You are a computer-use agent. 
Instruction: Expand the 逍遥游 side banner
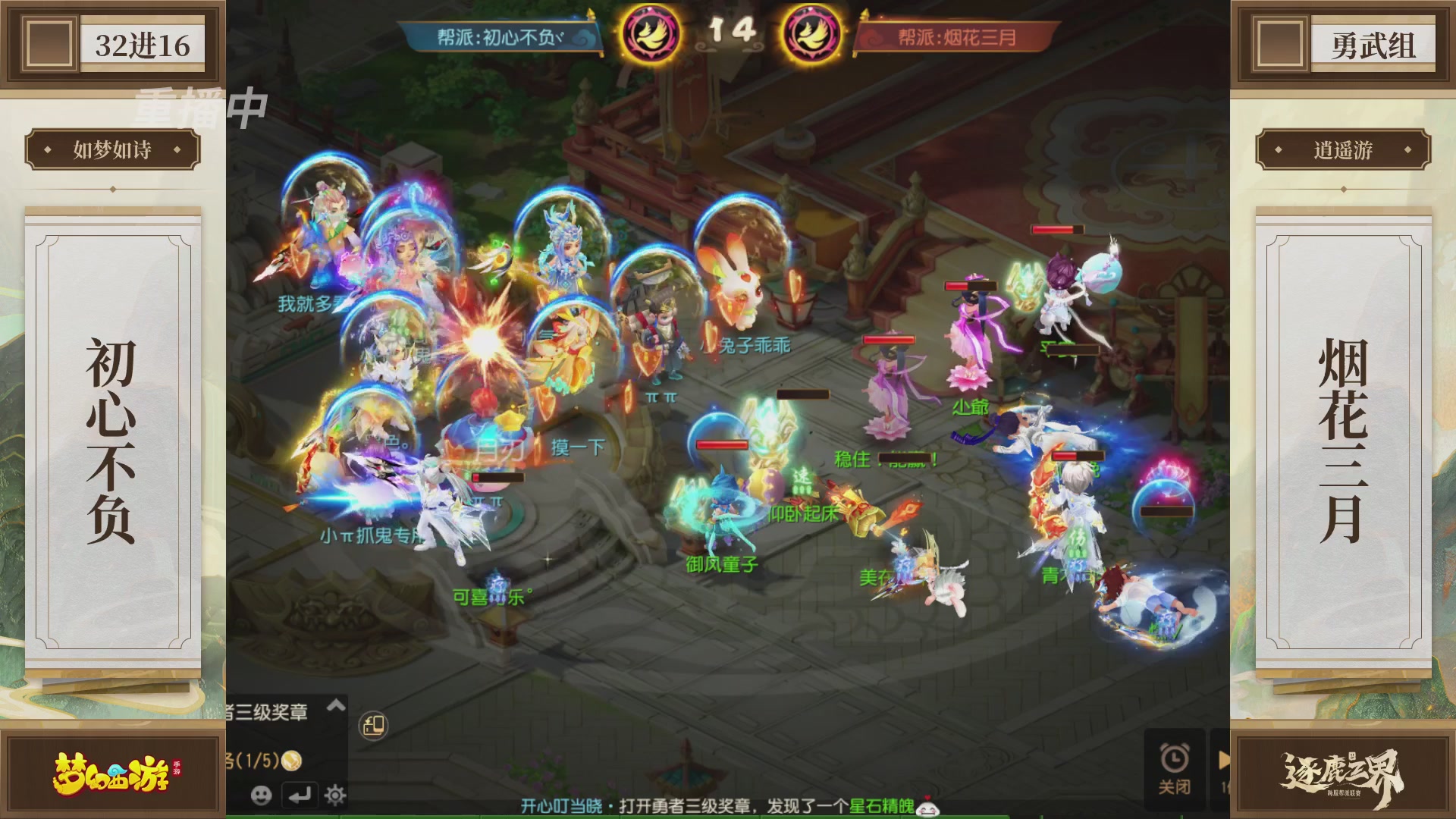tap(1344, 149)
